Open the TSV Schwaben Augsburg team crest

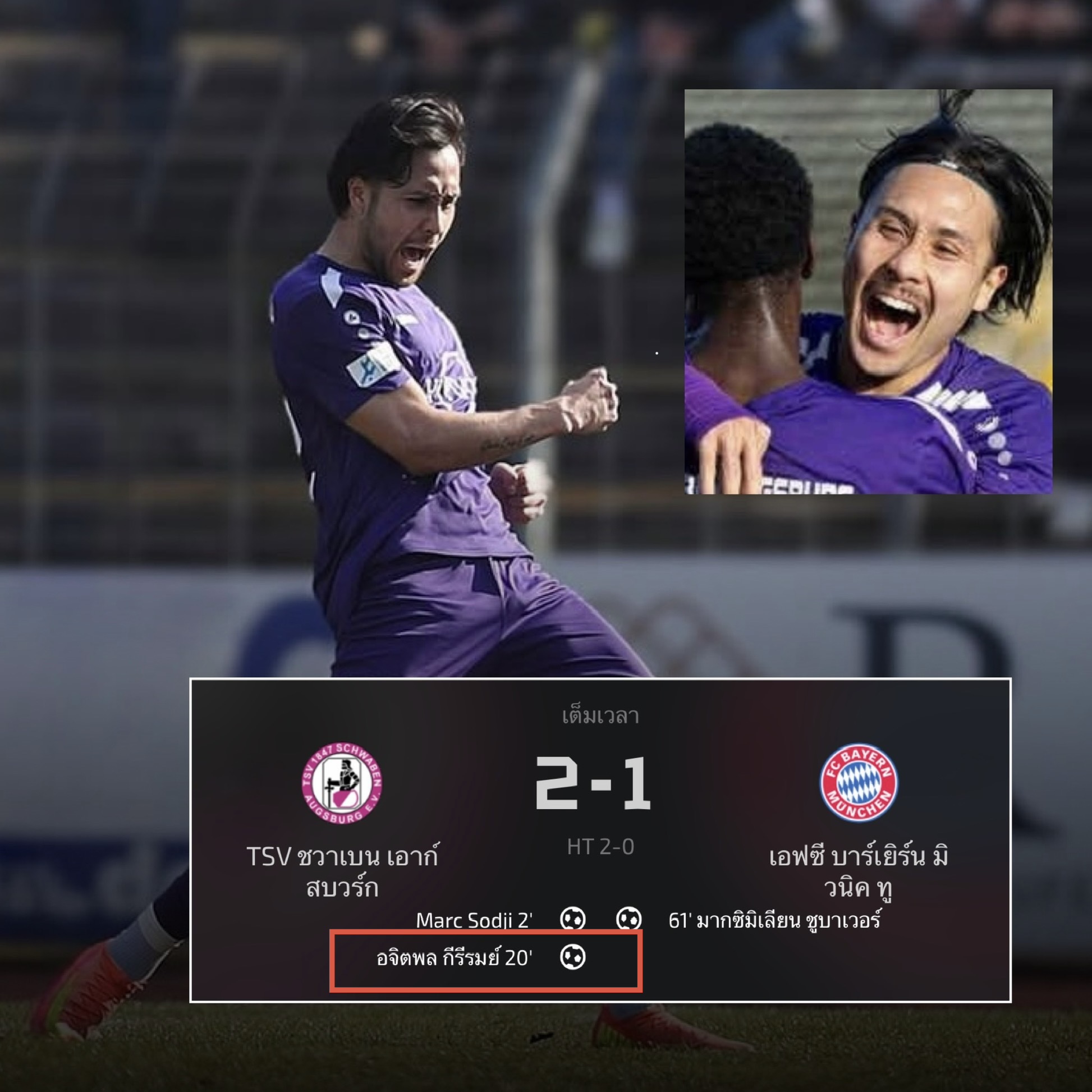[x=341, y=783]
